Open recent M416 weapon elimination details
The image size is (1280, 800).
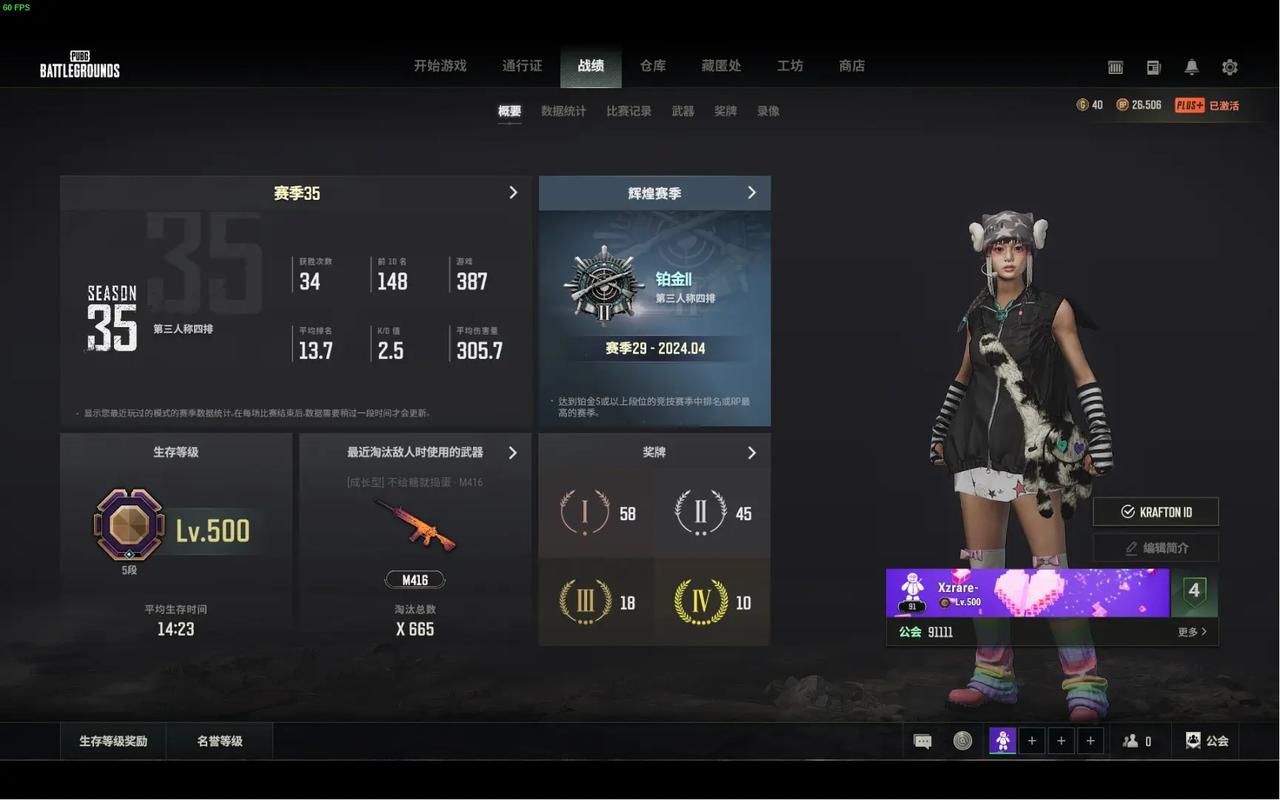513,453
